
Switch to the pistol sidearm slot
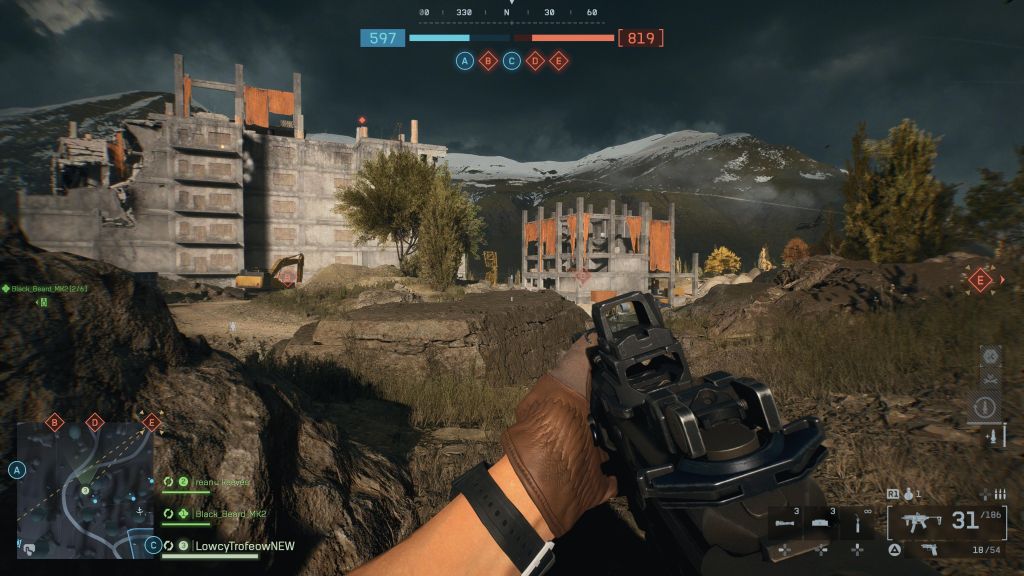pyautogui.click(x=929, y=549)
